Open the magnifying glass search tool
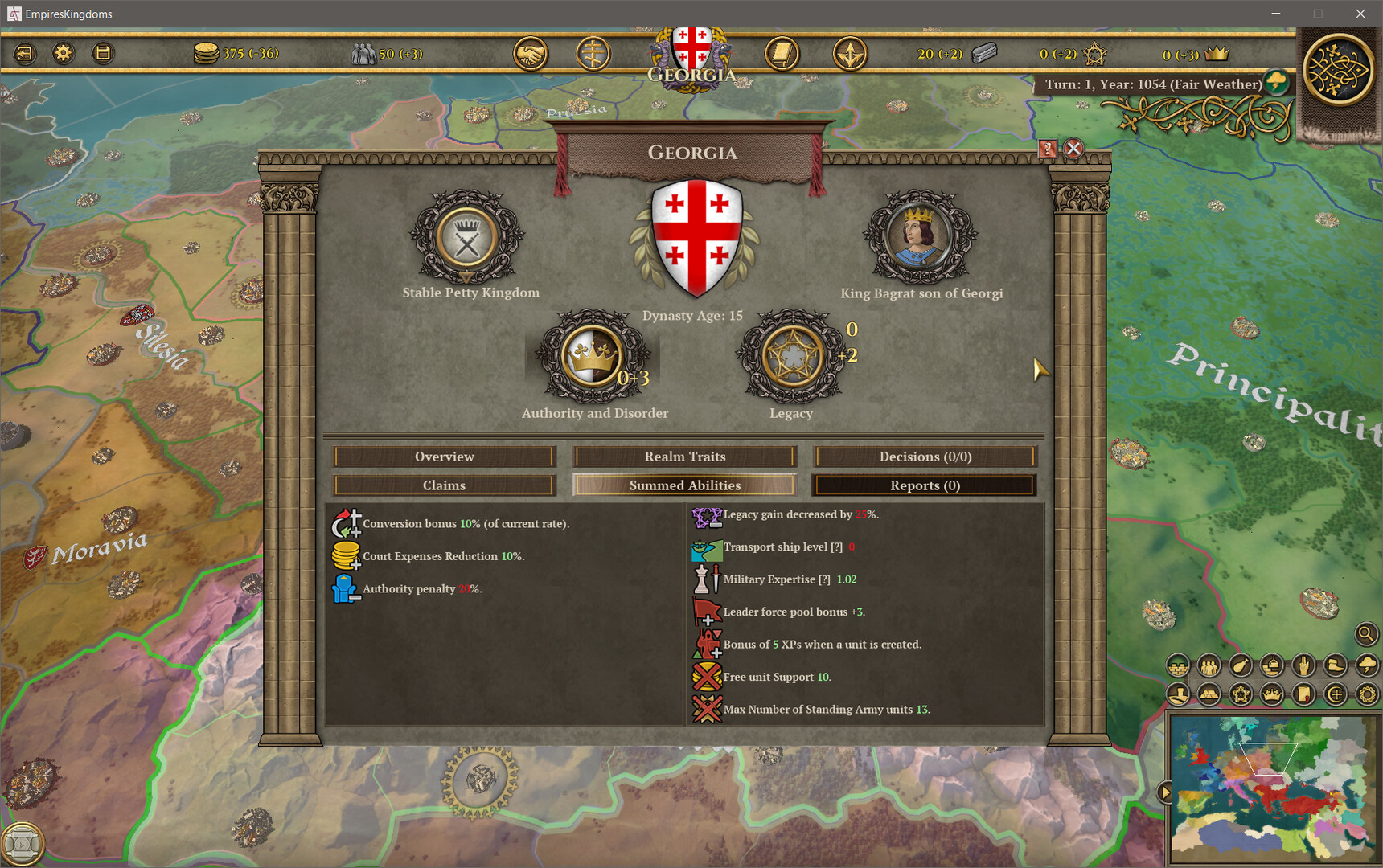Screen dimensions: 1383x868 click(1365, 634)
